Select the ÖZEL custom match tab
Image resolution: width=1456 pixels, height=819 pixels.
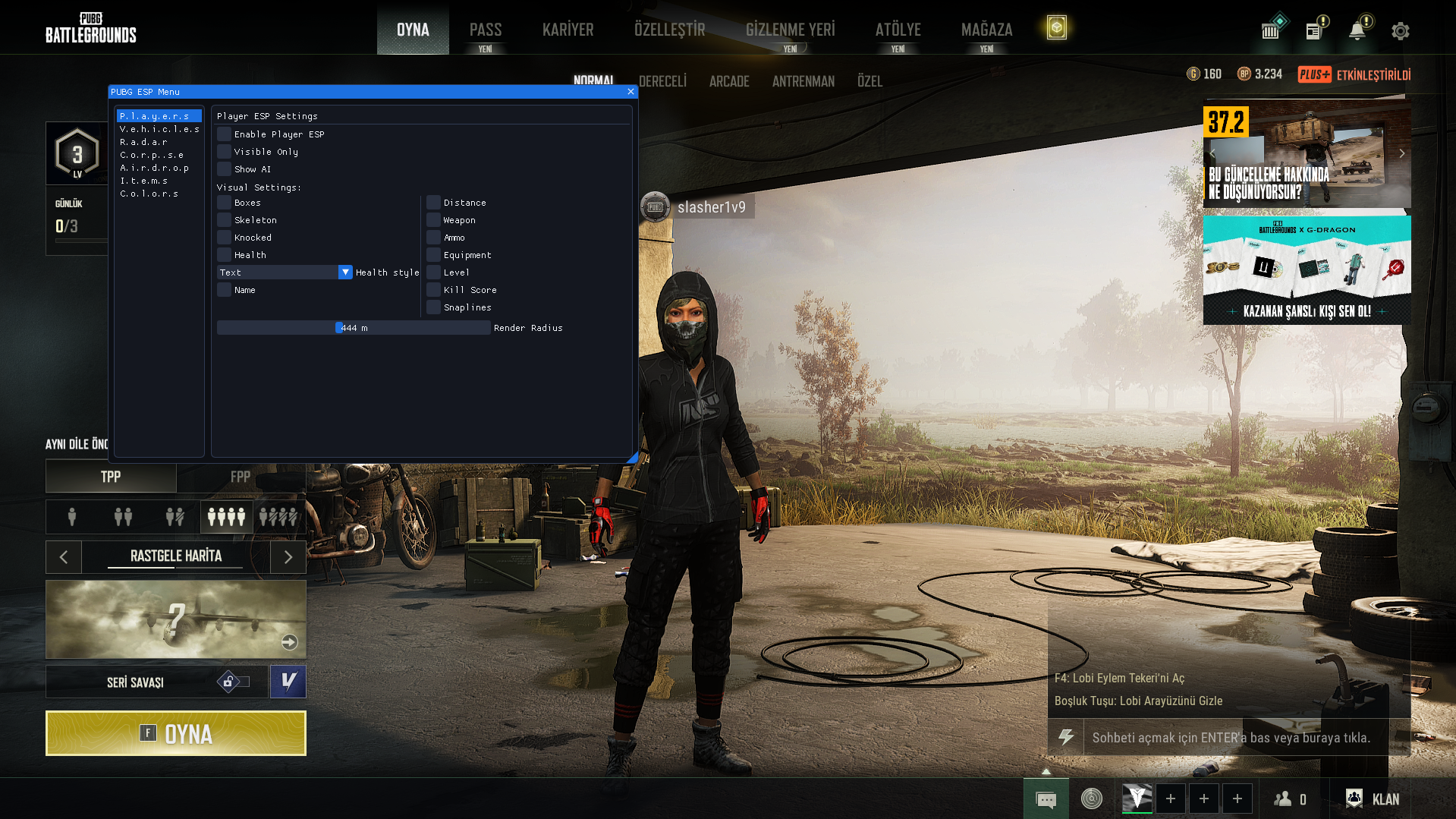pos(870,81)
